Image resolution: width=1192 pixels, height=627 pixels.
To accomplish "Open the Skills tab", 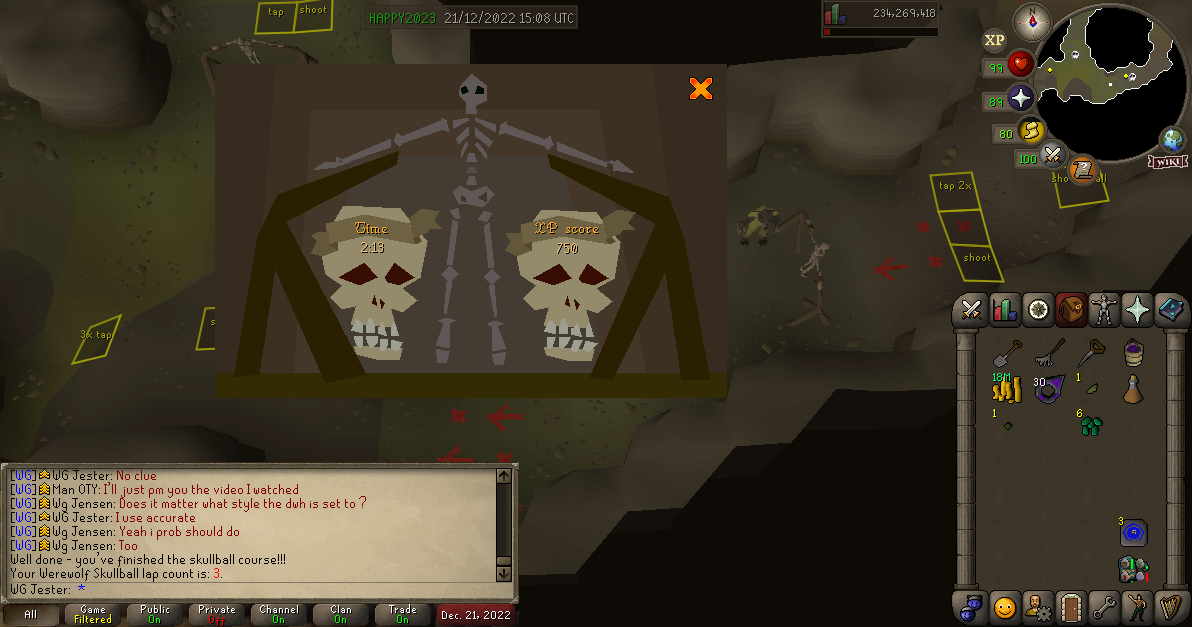I will point(1004,310).
